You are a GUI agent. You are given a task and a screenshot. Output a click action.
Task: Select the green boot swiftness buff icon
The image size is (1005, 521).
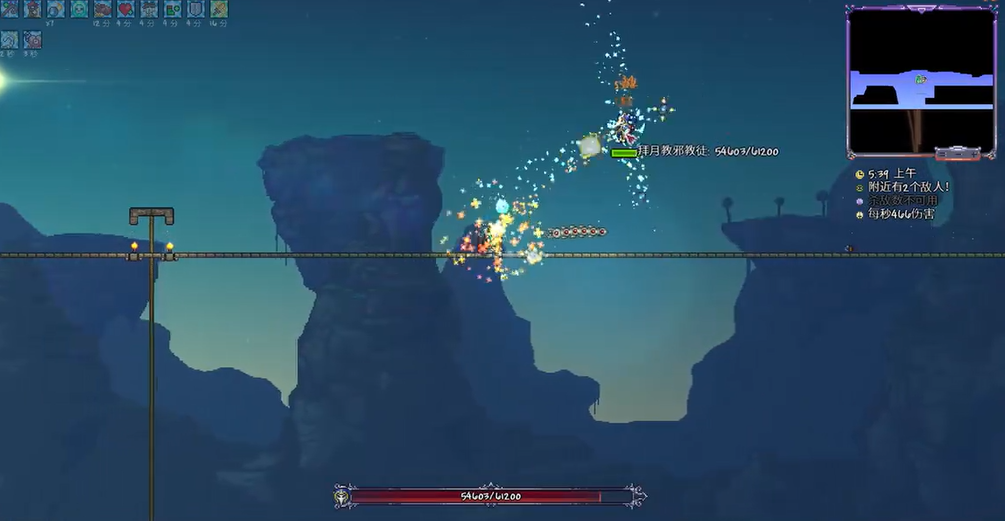click(172, 9)
